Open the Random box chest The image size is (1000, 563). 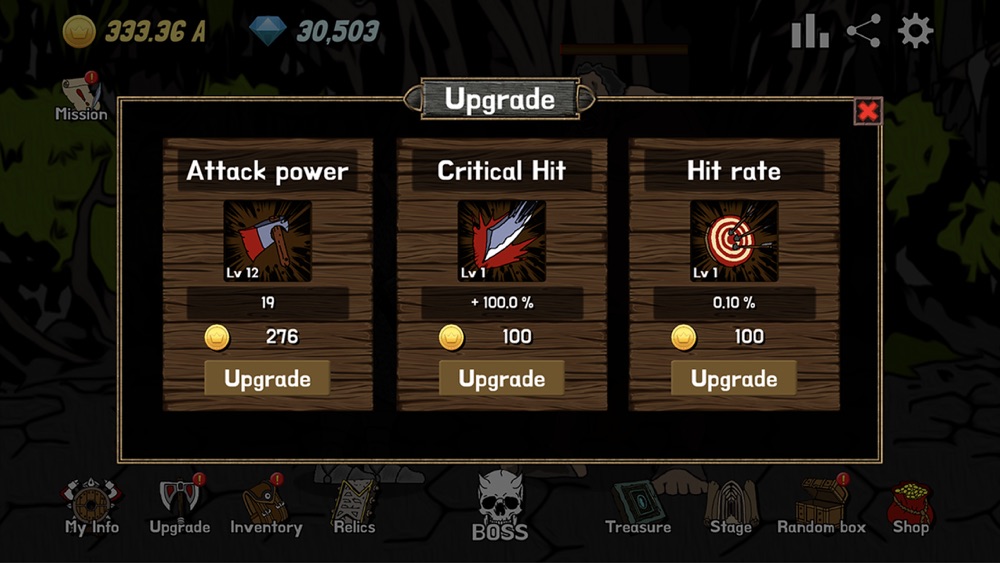tap(822, 507)
